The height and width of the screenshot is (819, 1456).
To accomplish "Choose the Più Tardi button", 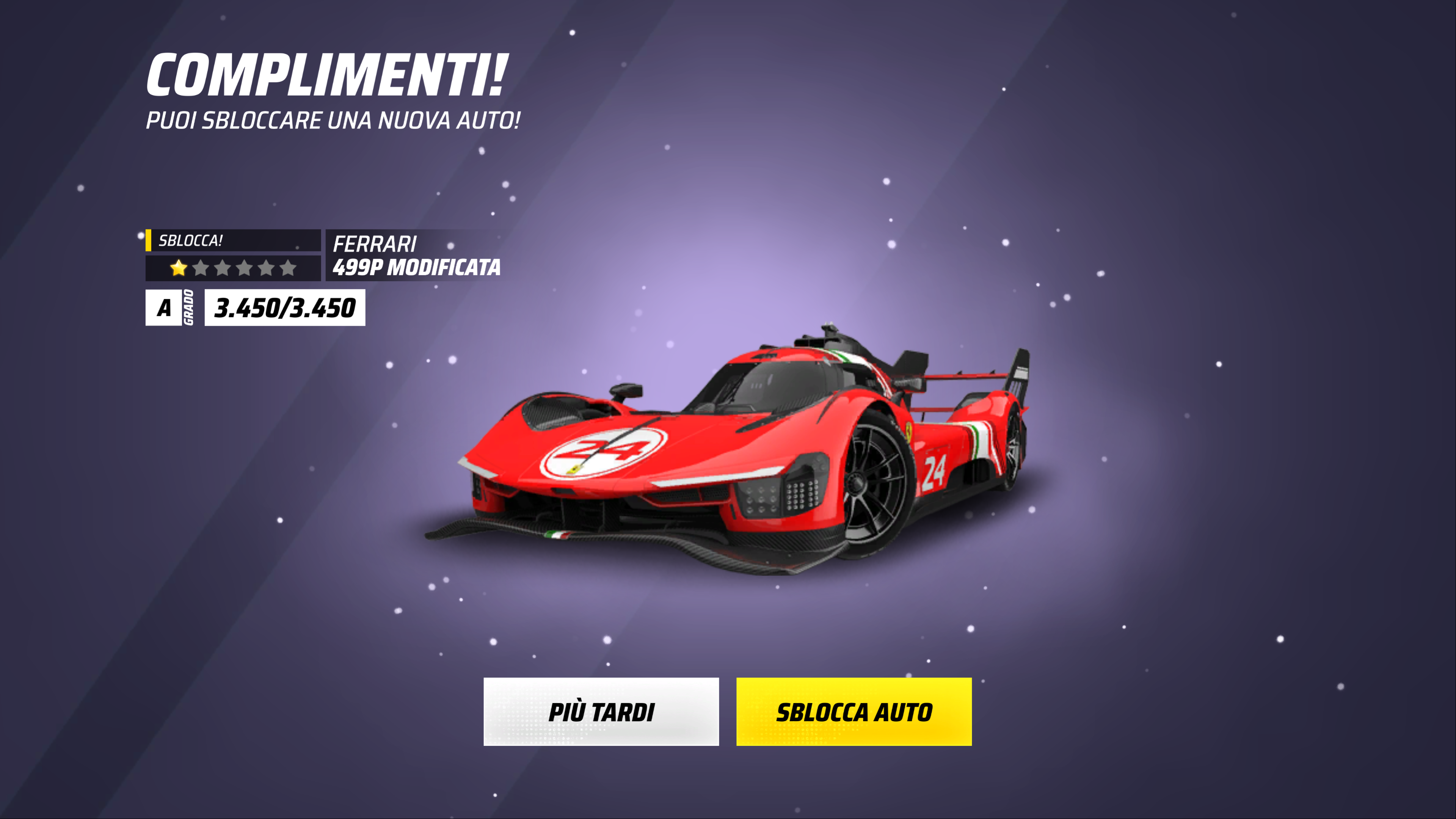I will [x=601, y=712].
